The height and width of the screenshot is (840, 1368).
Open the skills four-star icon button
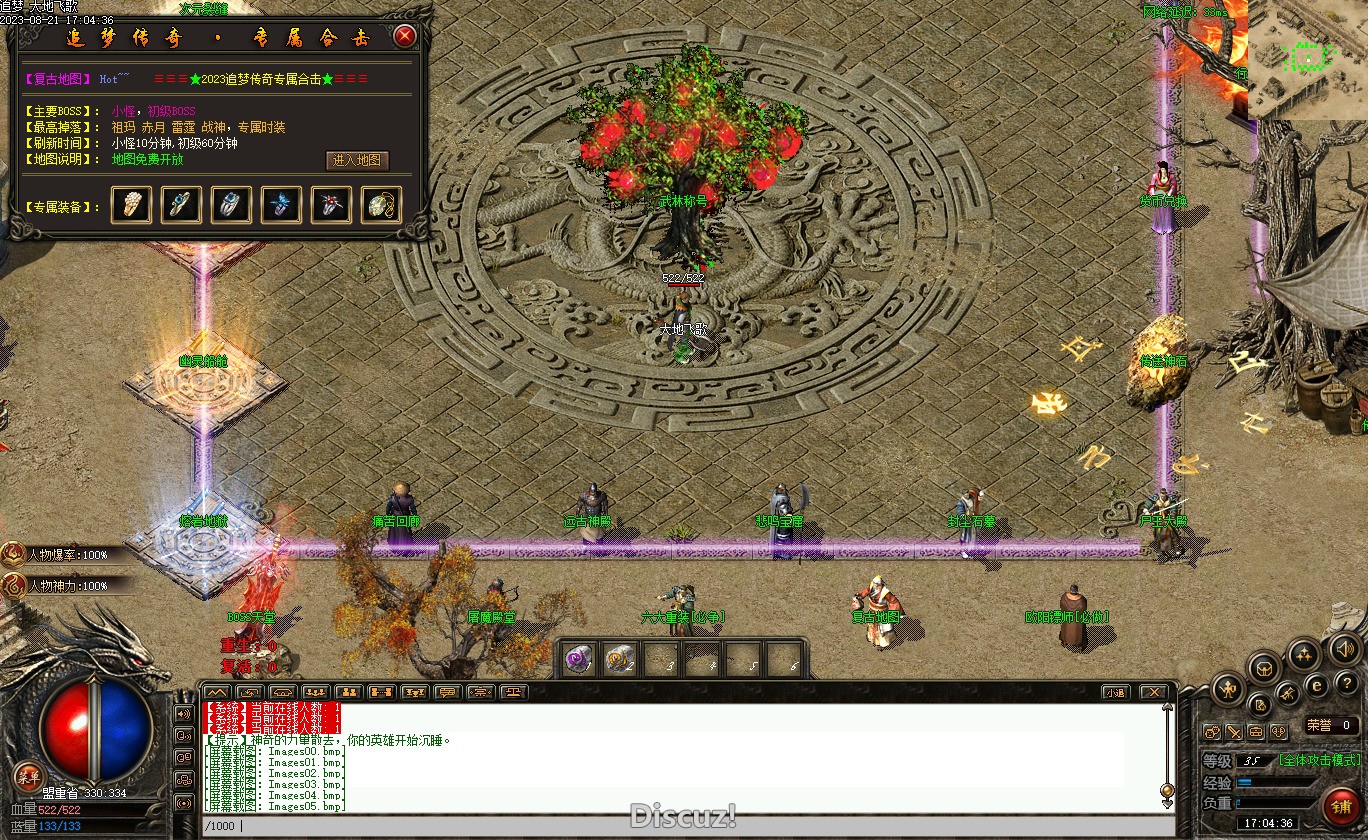pos(1302,656)
